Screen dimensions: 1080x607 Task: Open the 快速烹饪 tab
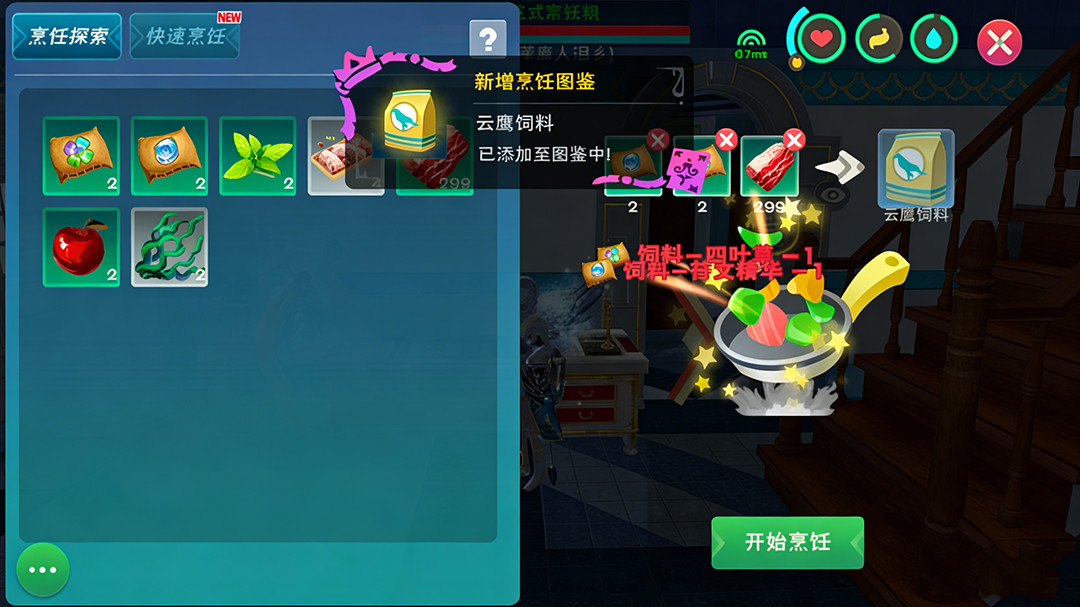[x=185, y=36]
